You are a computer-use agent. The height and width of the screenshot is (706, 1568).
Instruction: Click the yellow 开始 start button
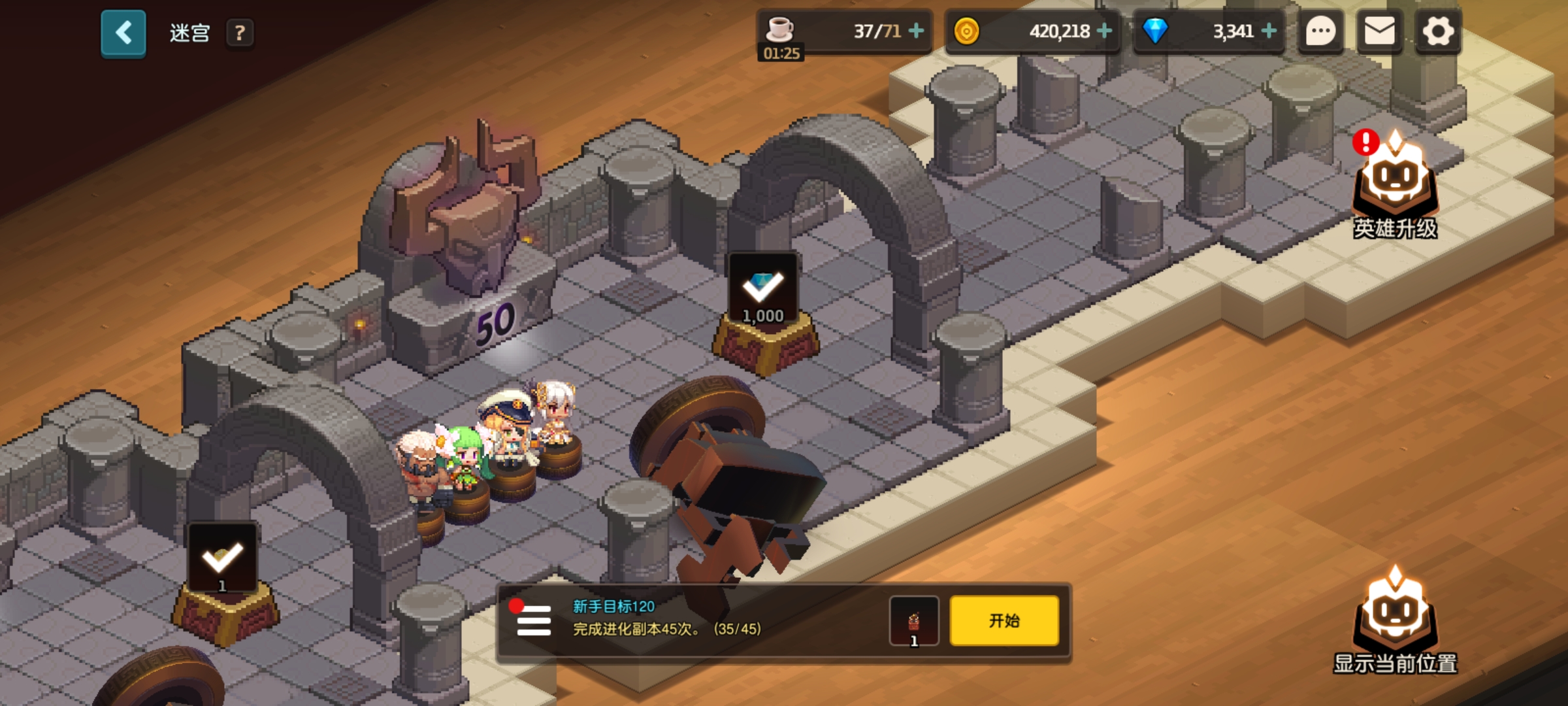tap(1004, 621)
